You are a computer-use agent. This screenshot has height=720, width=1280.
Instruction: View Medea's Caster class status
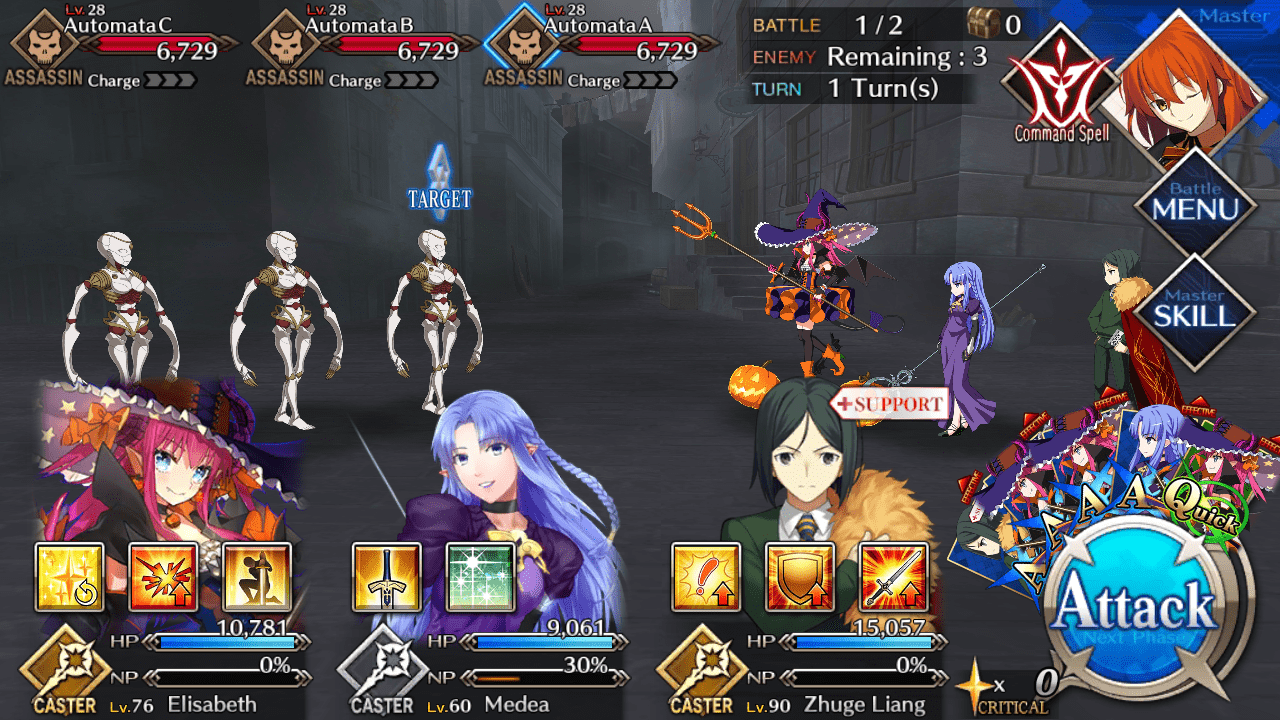(x=382, y=670)
